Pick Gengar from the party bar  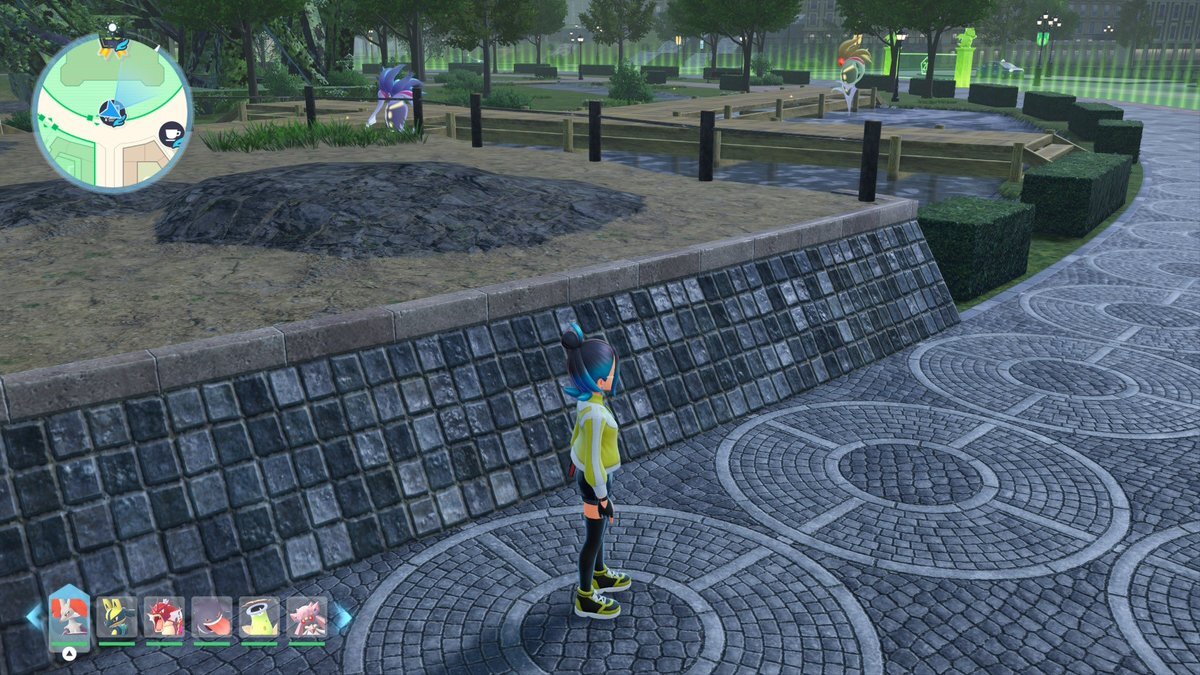tap(212, 618)
